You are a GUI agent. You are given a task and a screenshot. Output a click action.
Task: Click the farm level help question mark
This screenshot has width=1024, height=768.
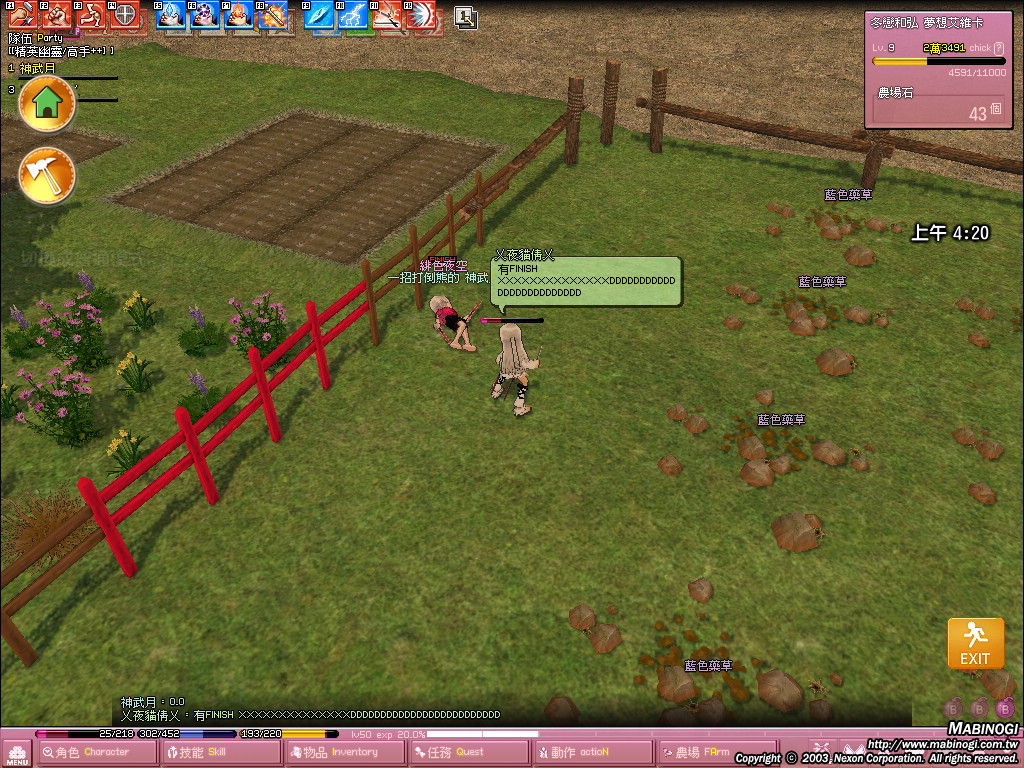(x=998, y=48)
